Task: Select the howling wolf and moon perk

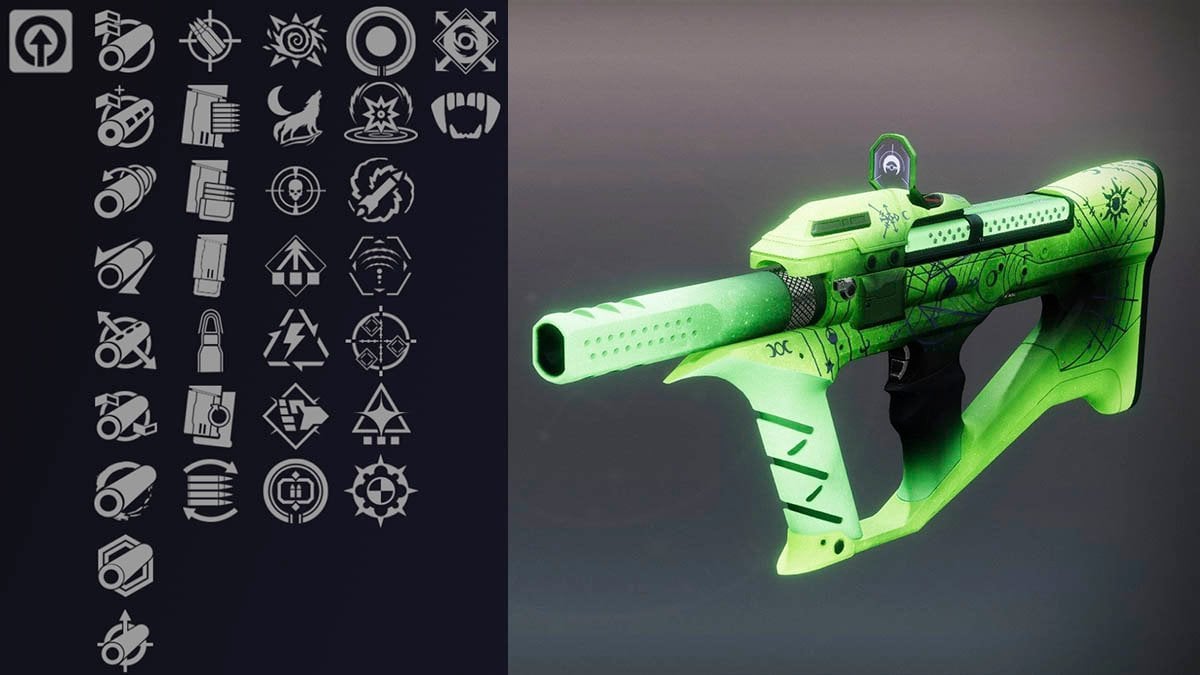Action: [x=295, y=115]
